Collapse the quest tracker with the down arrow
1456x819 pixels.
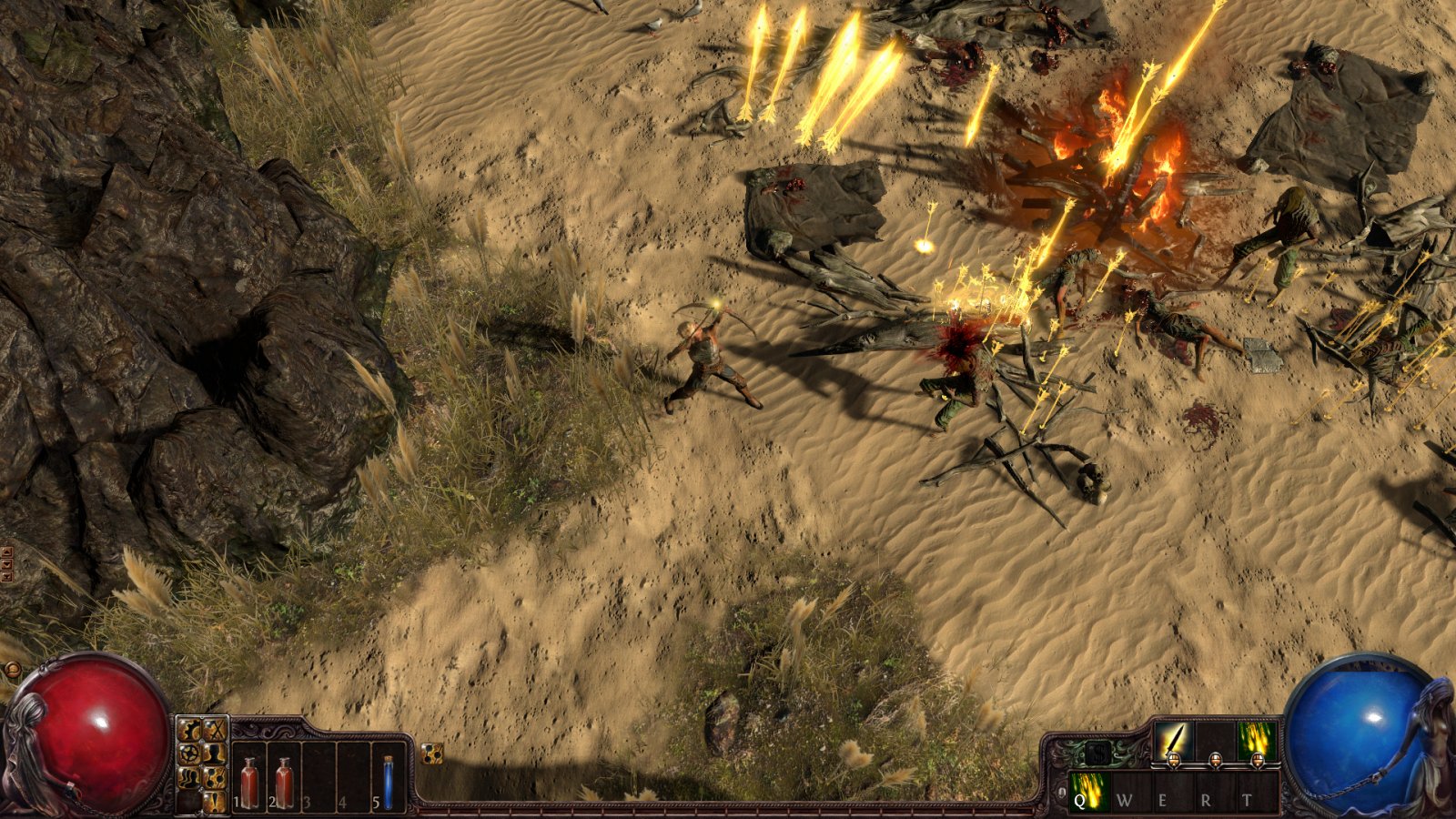[6, 563]
